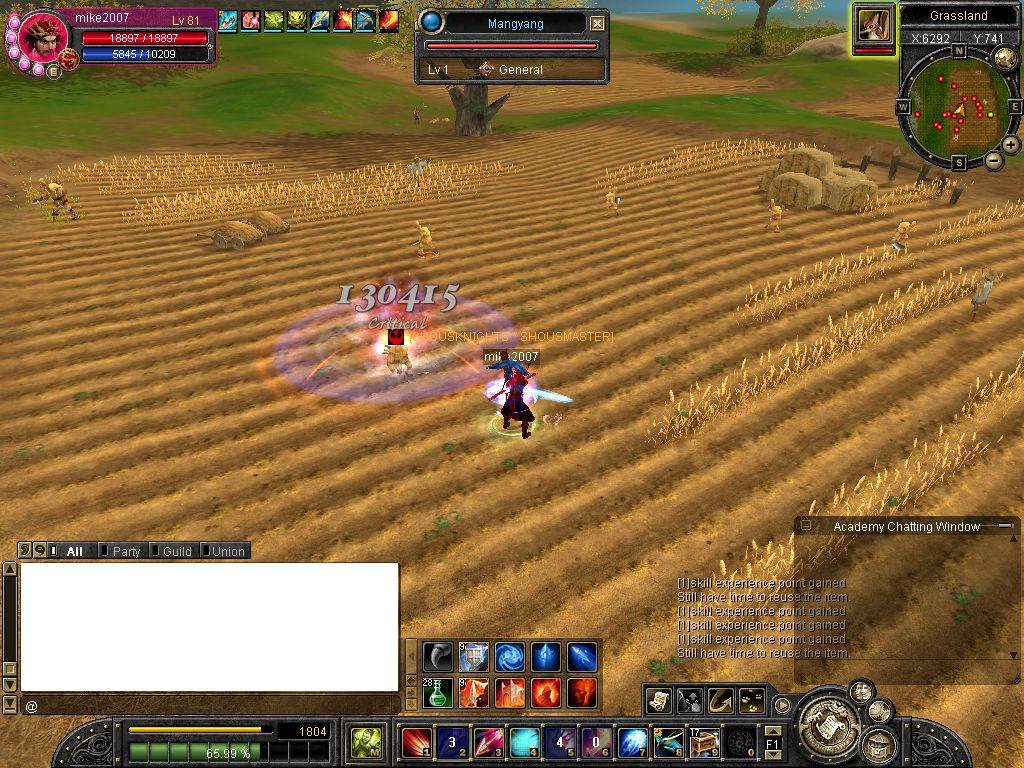Activate the blue swirl skill icon
The height and width of the screenshot is (768, 1024).
[510, 656]
